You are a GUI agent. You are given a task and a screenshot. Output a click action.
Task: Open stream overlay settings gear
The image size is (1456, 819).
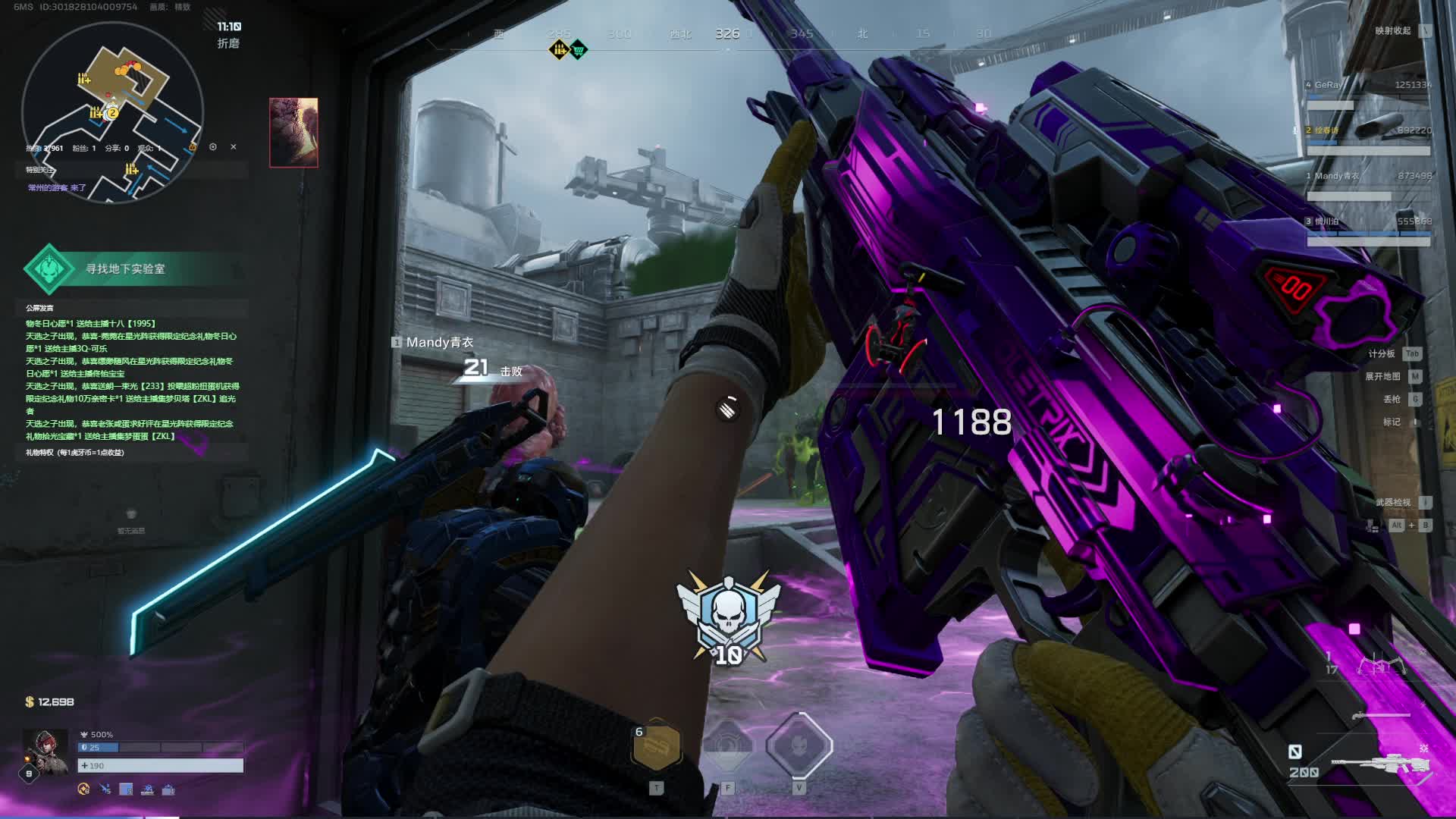[213, 147]
